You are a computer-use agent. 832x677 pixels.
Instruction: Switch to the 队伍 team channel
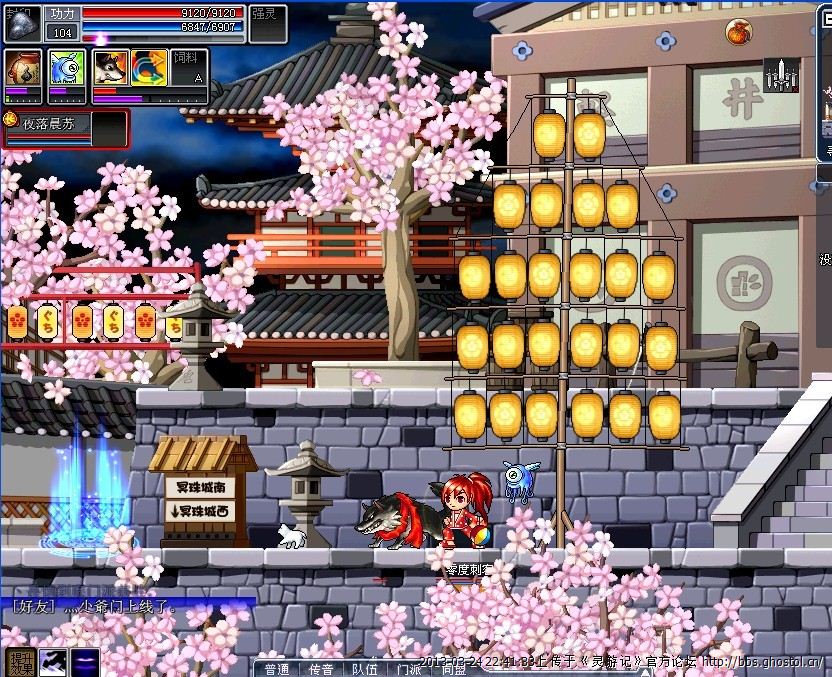pyautogui.click(x=364, y=668)
